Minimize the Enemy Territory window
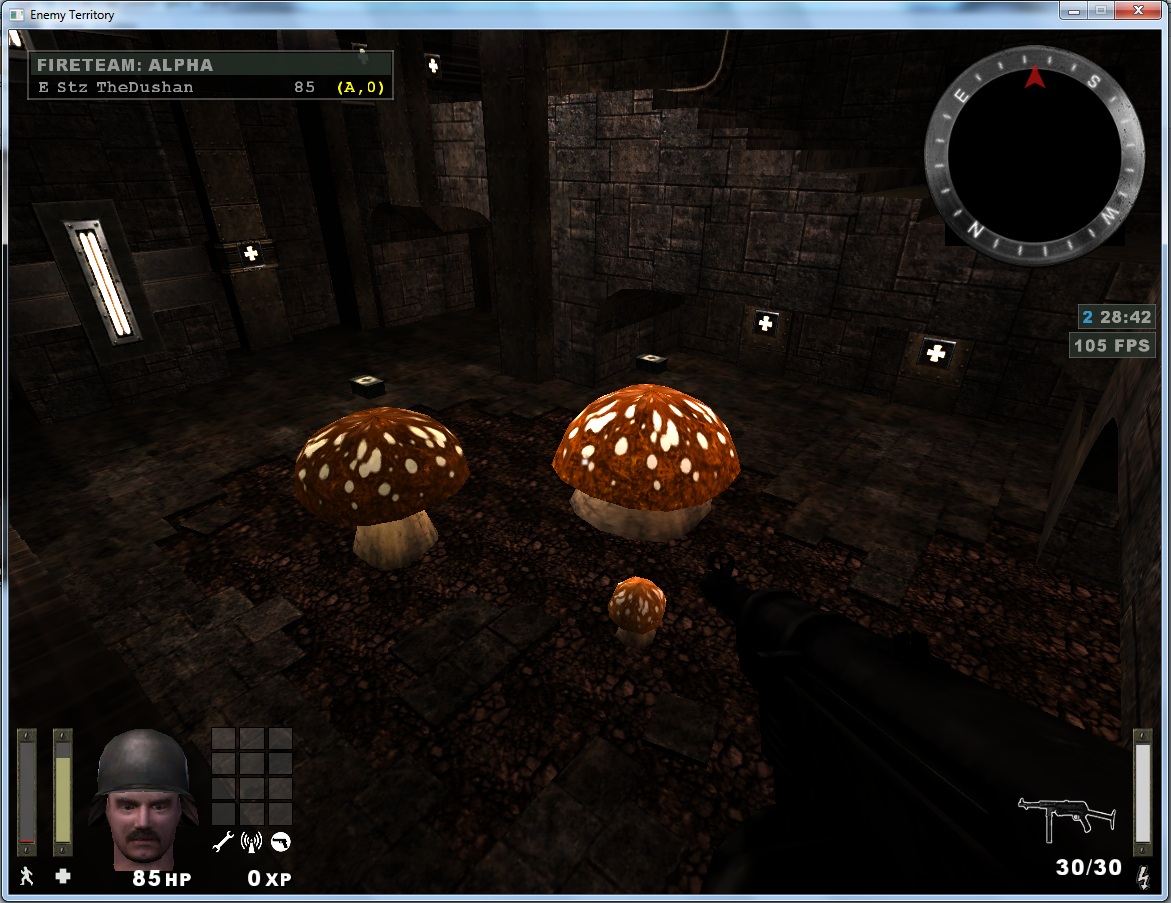 click(x=1074, y=11)
